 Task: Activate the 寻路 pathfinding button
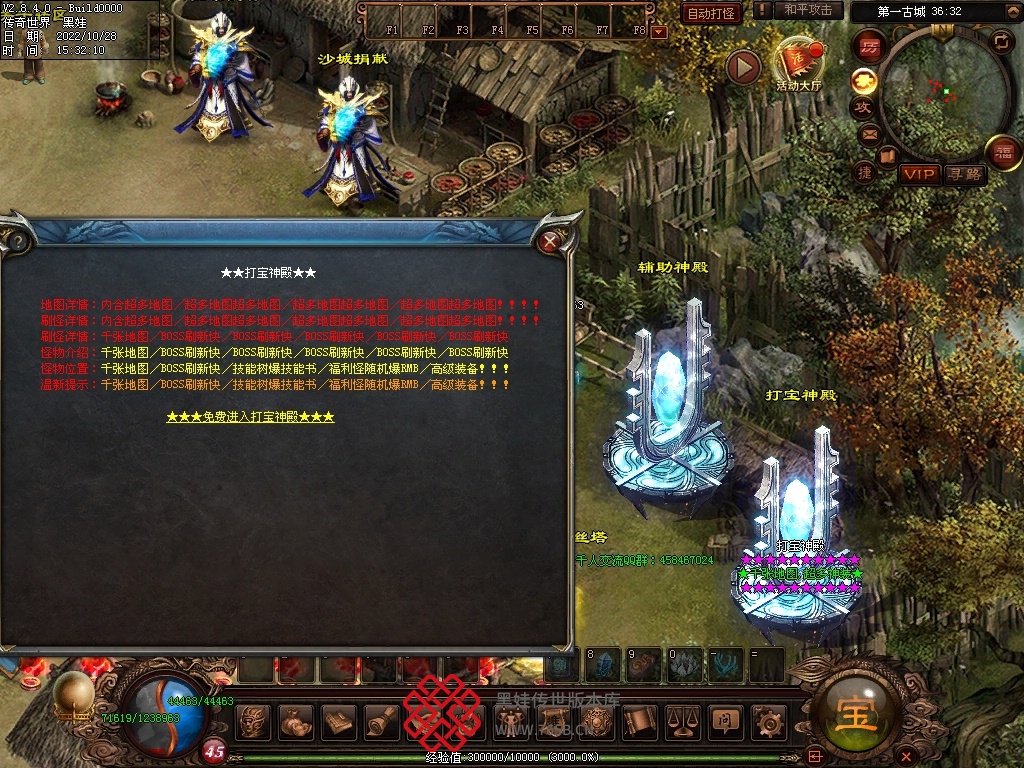(964, 174)
